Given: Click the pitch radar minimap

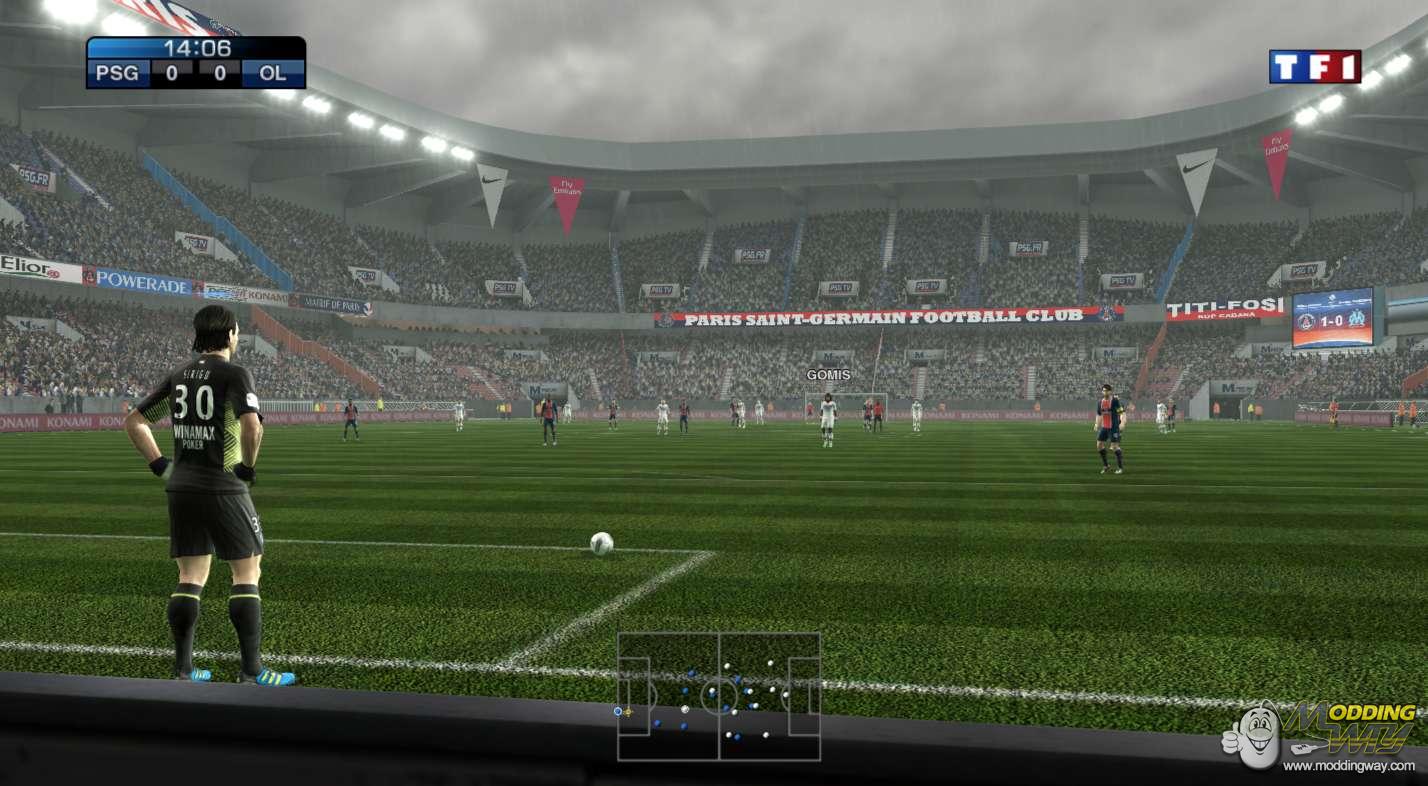Looking at the screenshot, I should (x=718, y=696).
